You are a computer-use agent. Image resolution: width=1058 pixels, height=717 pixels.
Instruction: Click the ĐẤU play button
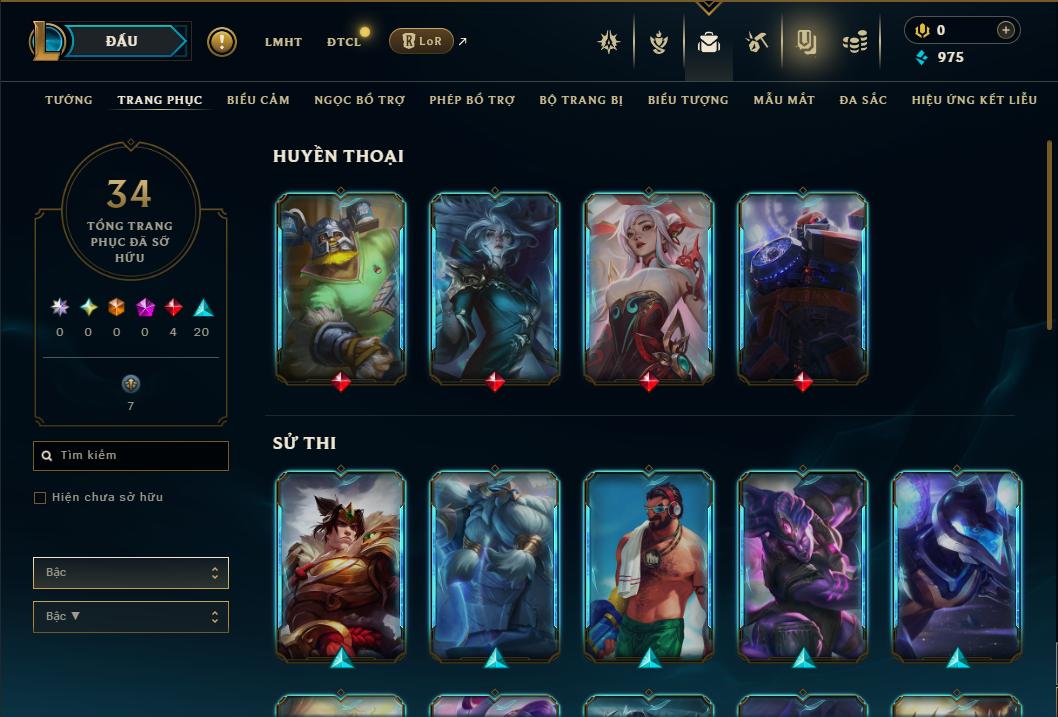[121, 41]
